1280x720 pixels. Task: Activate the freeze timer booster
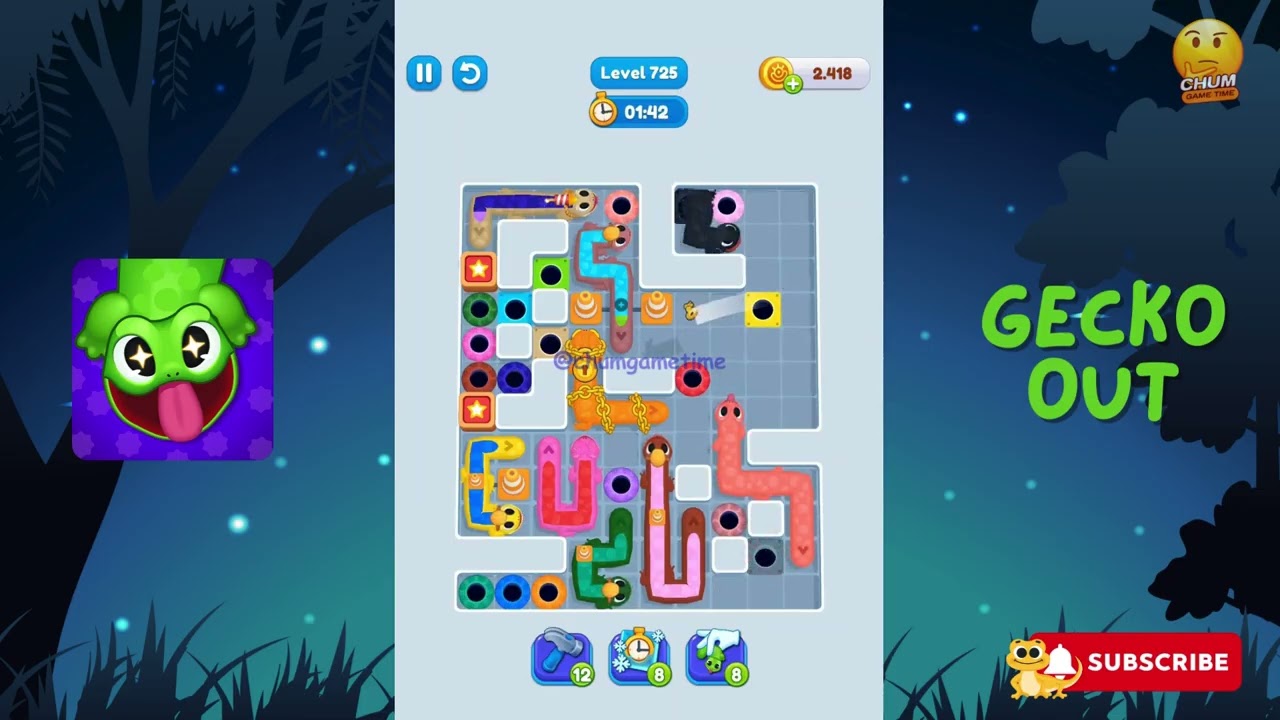click(x=639, y=657)
